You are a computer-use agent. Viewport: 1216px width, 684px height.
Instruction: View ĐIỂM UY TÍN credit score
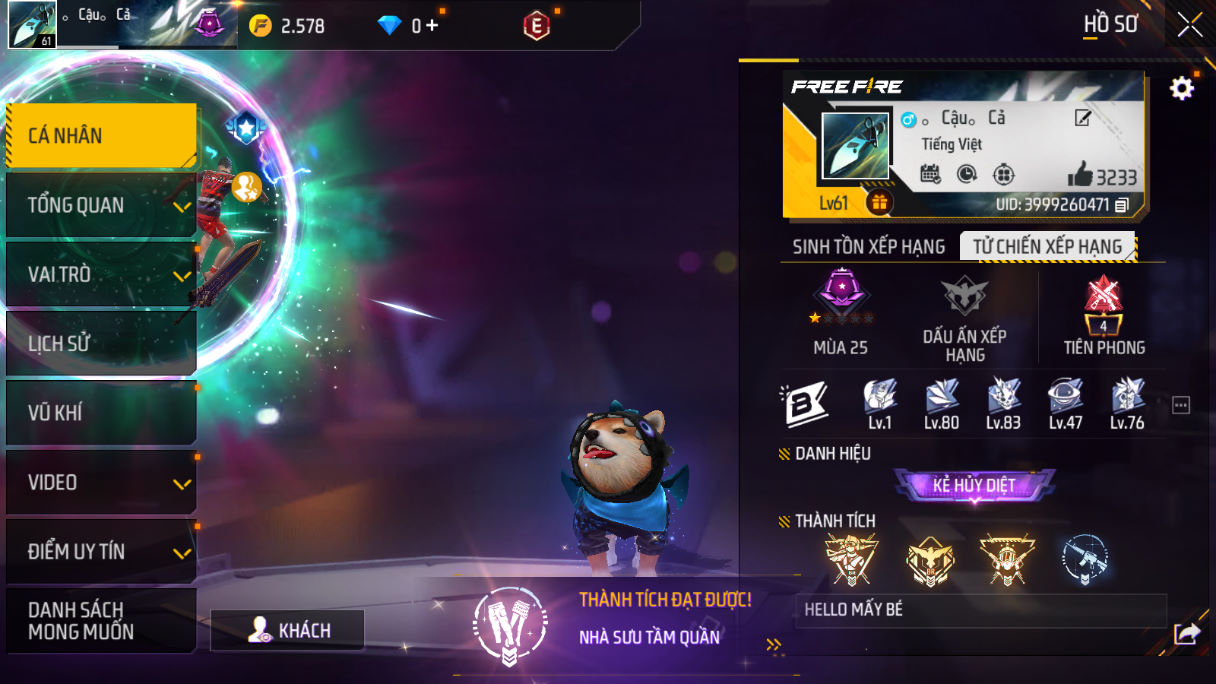coord(101,552)
